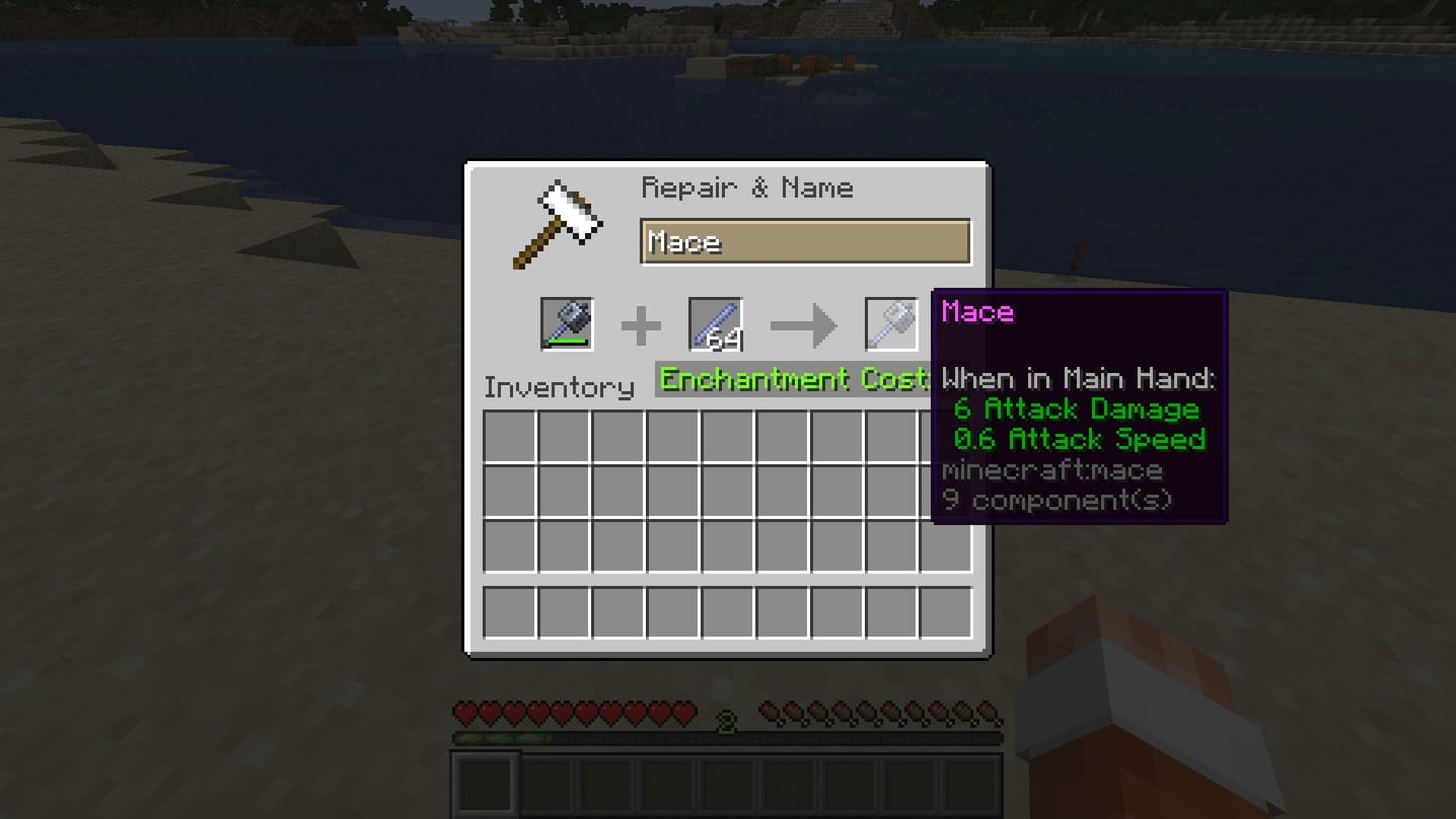Viewport: 1456px width, 819px height.
Task: Click the arrow pointing to the result slot
Action: (804, 326)
